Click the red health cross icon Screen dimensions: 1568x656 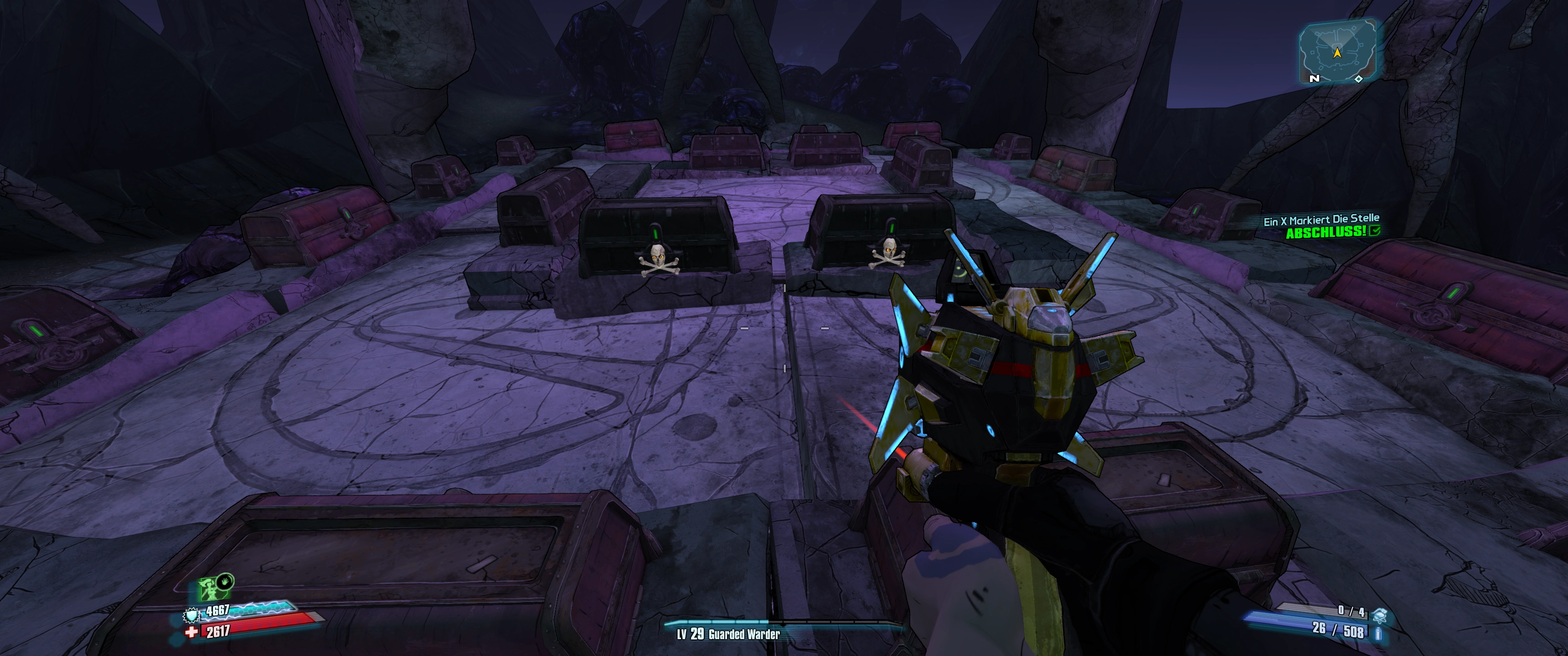[x=192, y=632]
